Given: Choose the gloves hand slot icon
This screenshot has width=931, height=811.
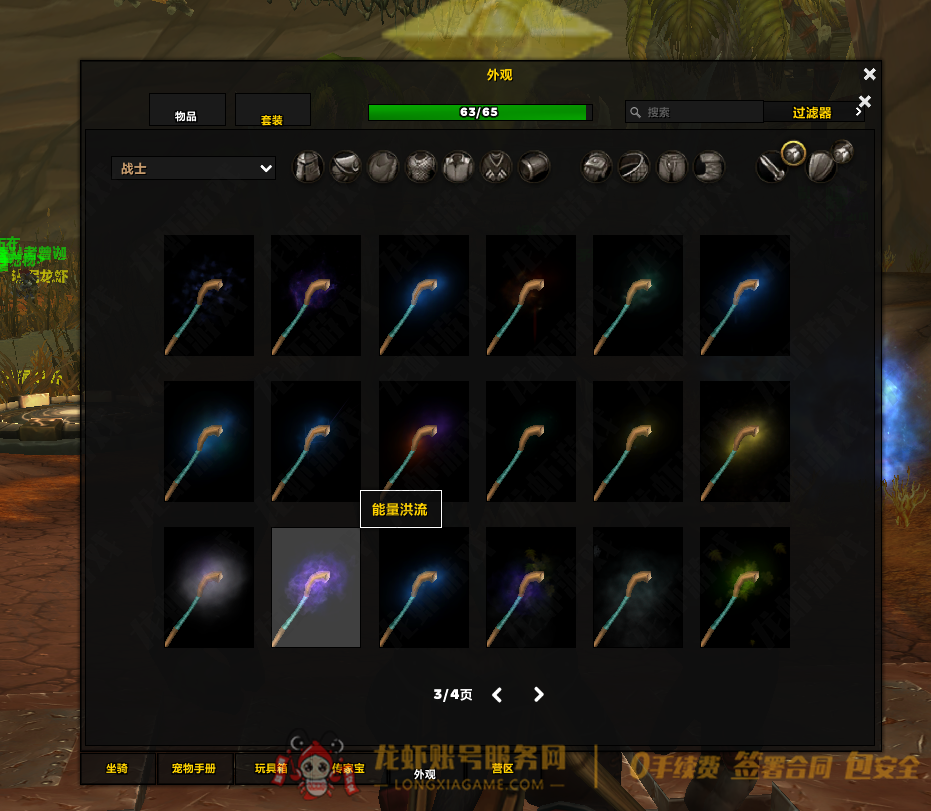Looking at the screenshot, I should pos(598,167).
